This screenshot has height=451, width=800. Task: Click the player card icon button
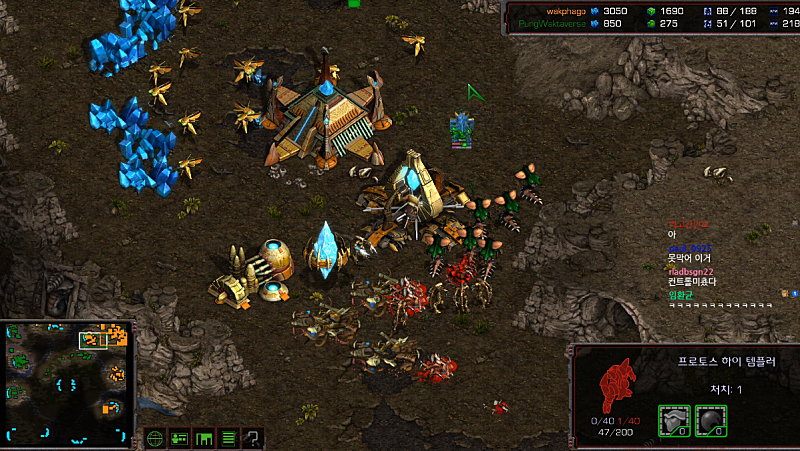click(x=180, y=438)
